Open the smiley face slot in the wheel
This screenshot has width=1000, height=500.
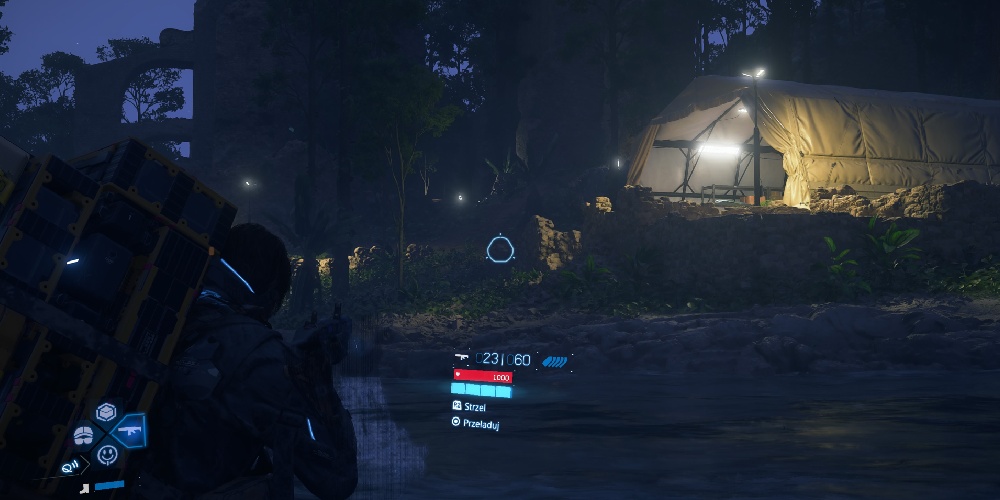107,455
